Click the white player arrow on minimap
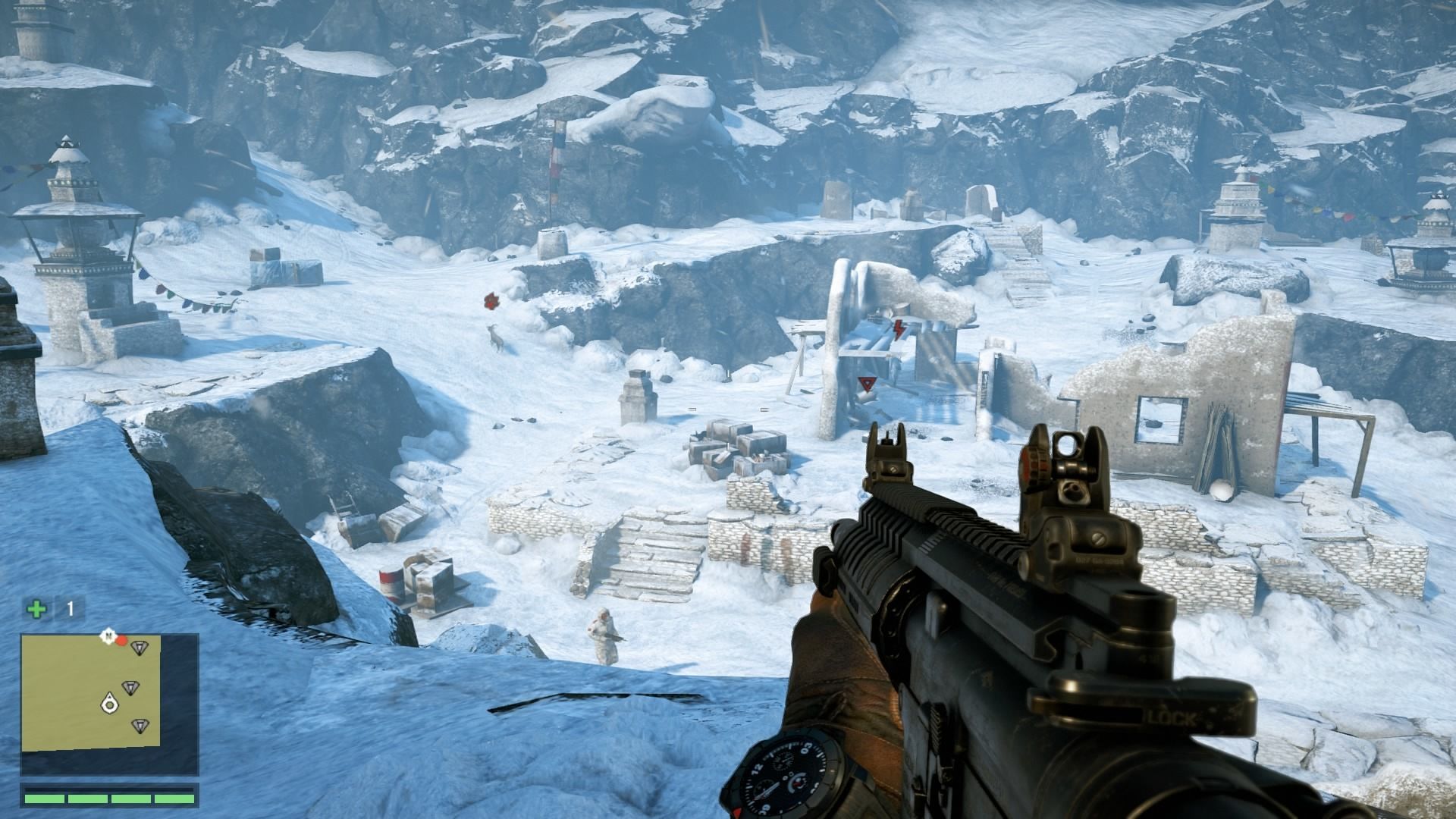Screen dimensions: 1456x819 [110, 703]
